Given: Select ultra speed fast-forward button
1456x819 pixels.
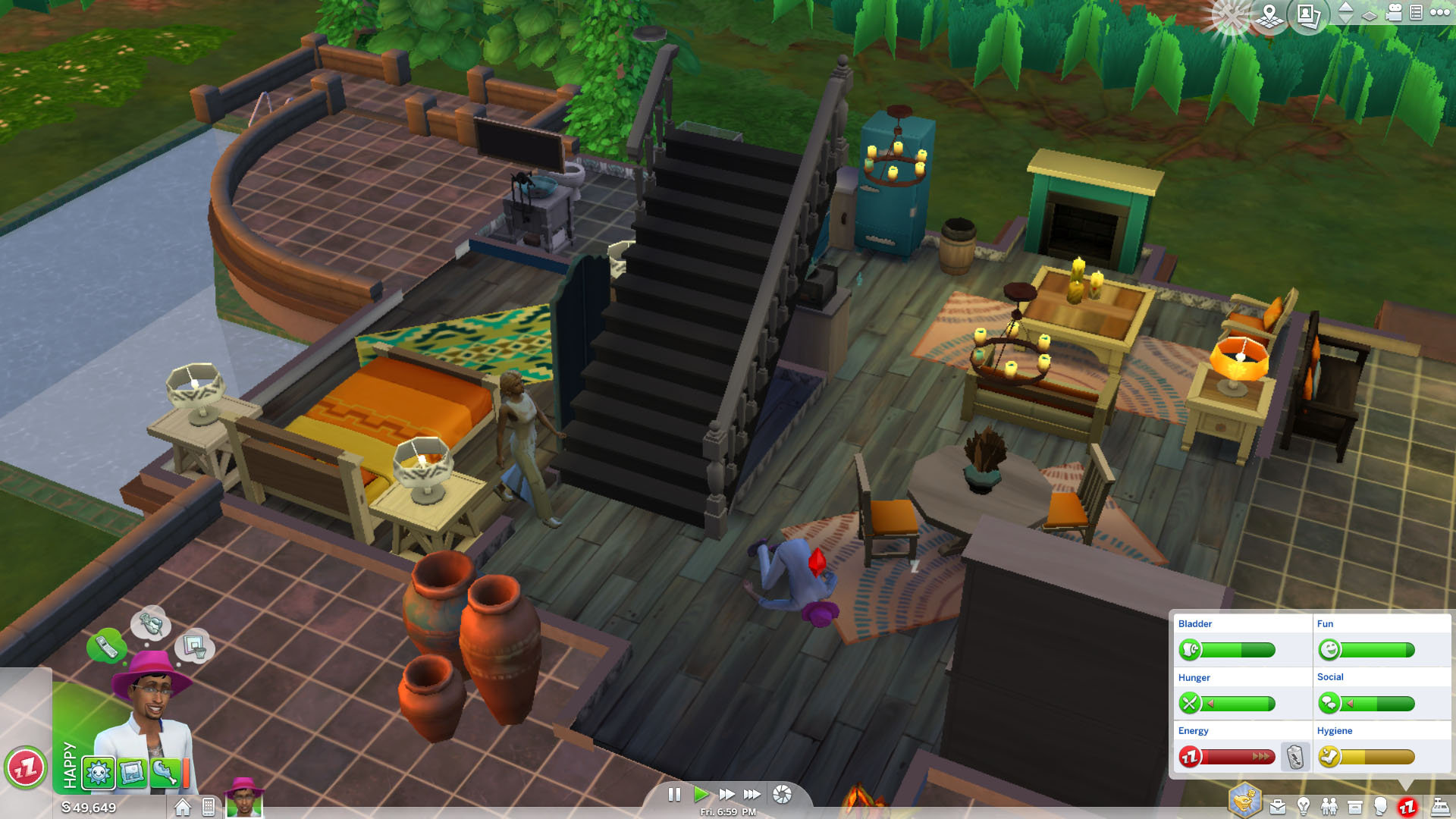Looking at the screenshot, I should point(752,795).
